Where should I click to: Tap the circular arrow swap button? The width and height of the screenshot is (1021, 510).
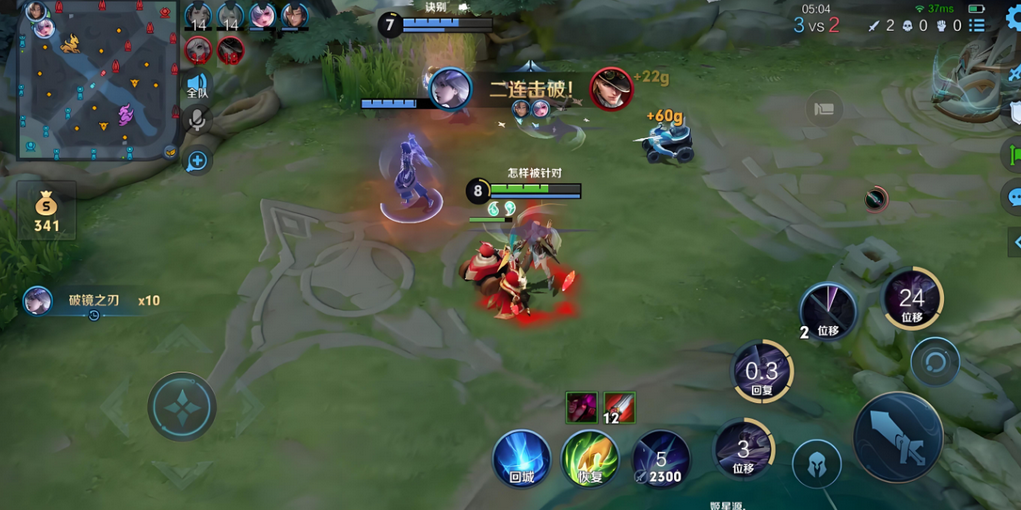[935, 361]
